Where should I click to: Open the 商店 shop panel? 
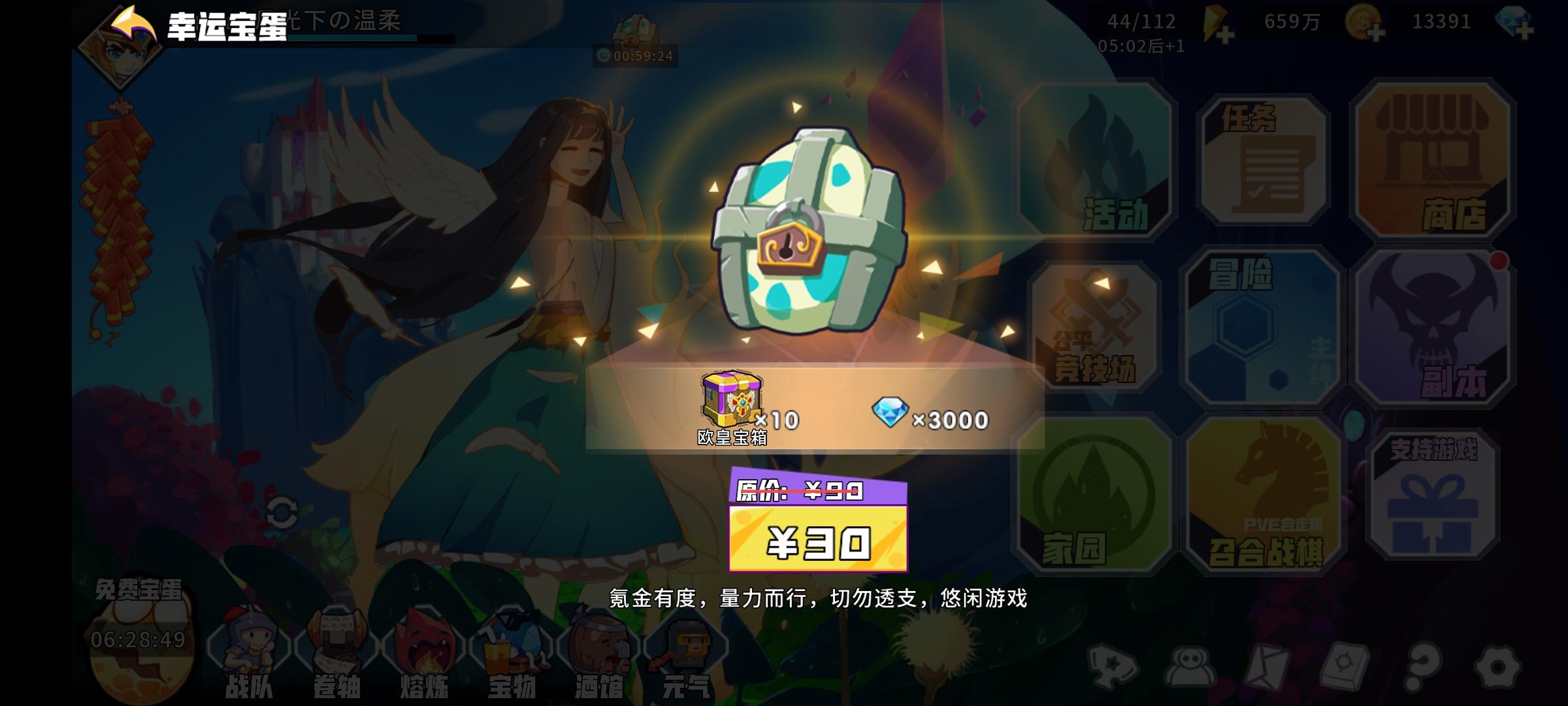pyautogui.click(x=1436, y=163)
